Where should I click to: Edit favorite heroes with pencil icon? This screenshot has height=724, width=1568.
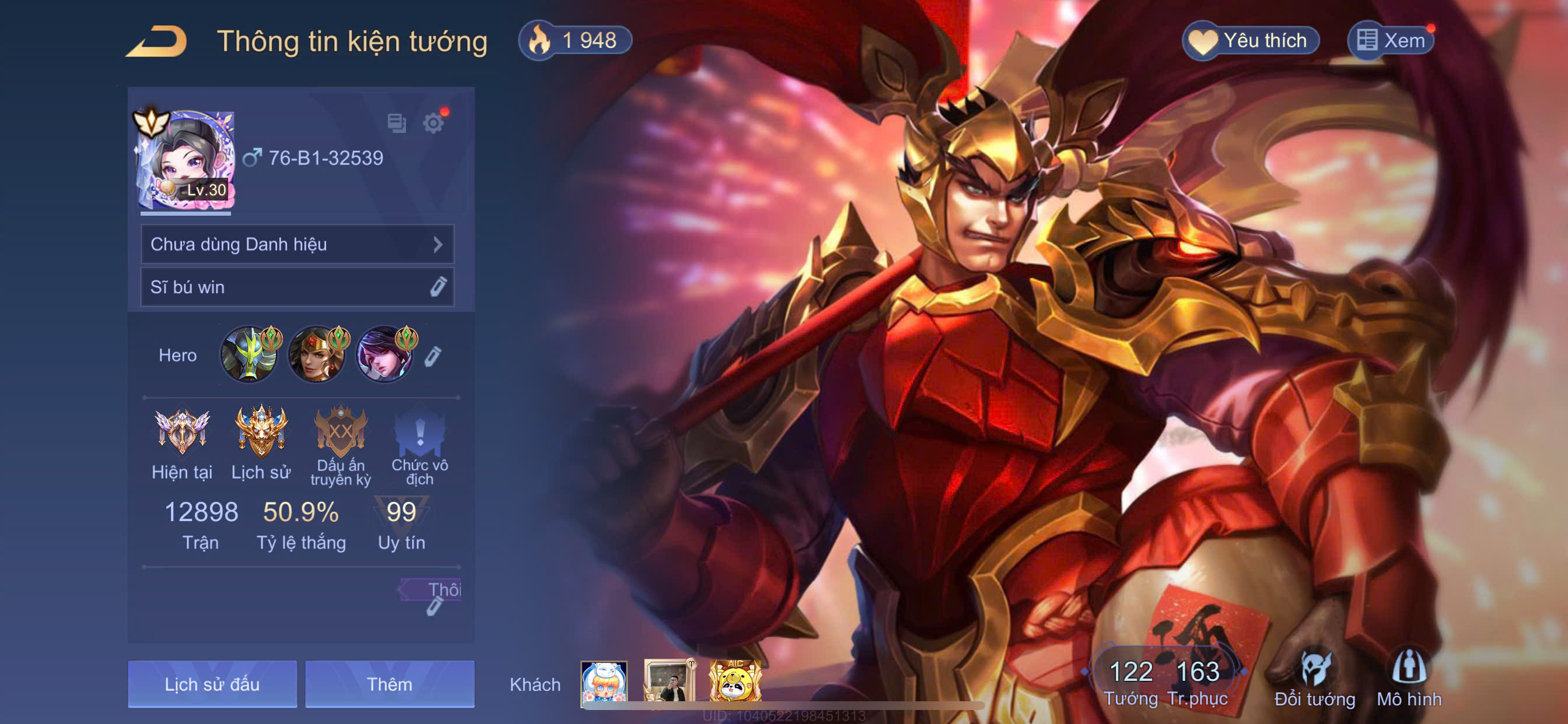[433, 357]
